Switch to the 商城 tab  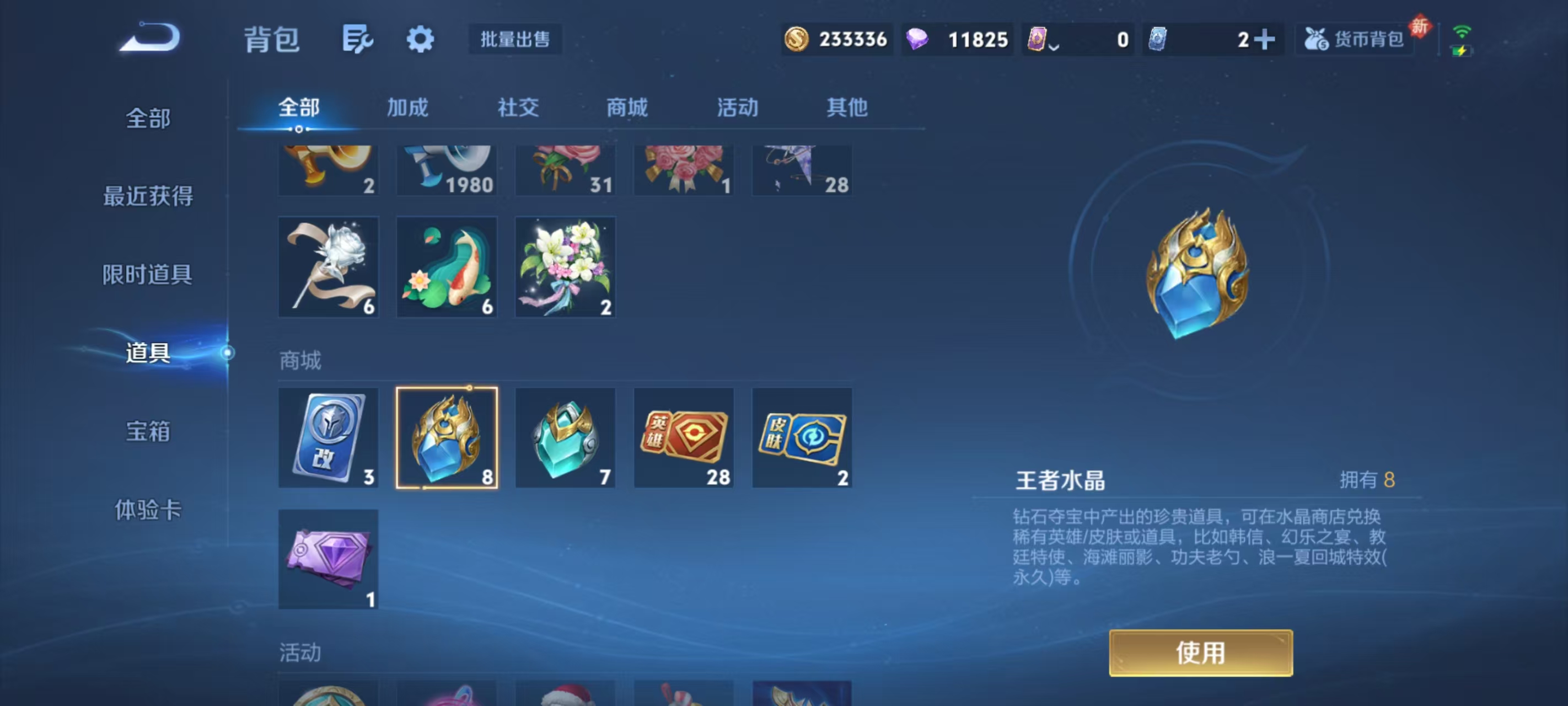click(627, 108)
